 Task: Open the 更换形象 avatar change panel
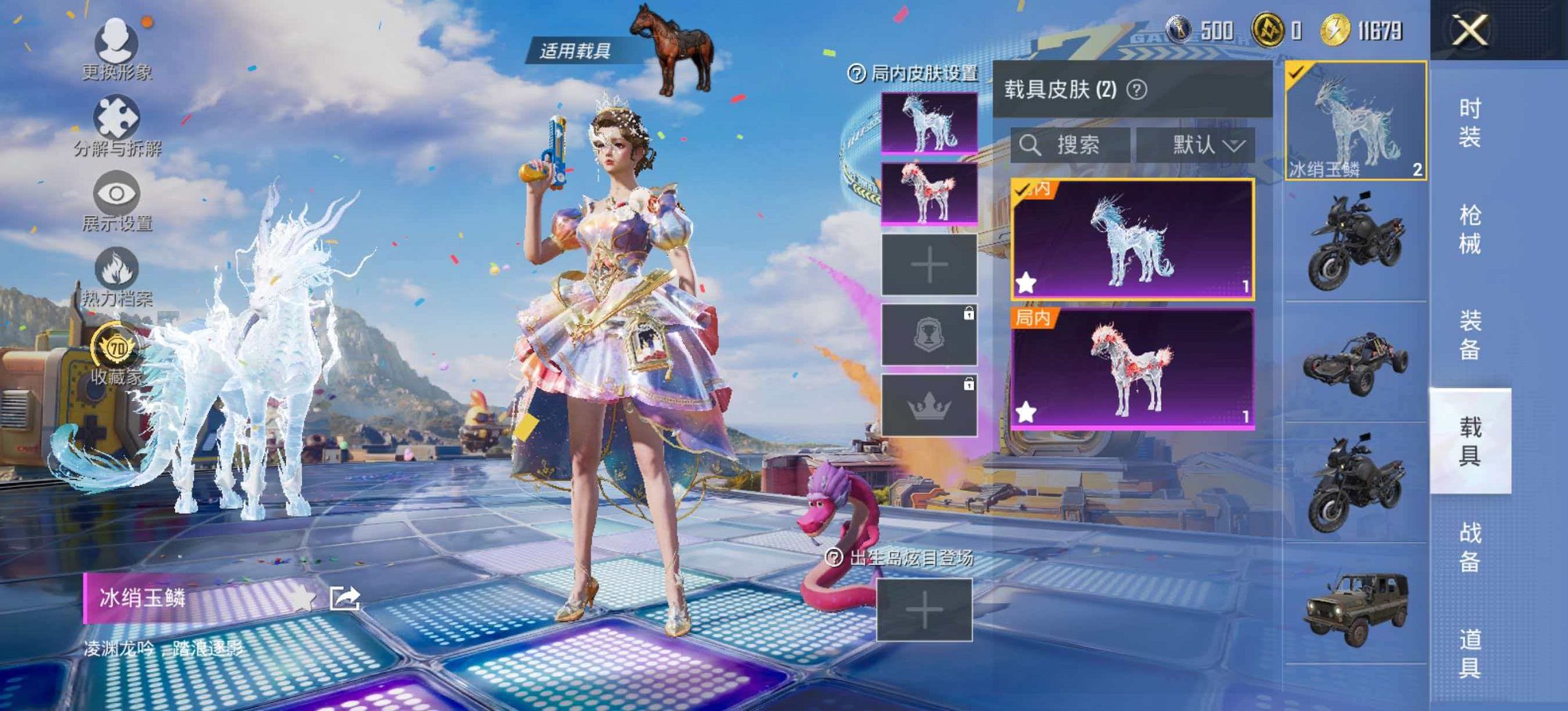[x=115, y=41]
